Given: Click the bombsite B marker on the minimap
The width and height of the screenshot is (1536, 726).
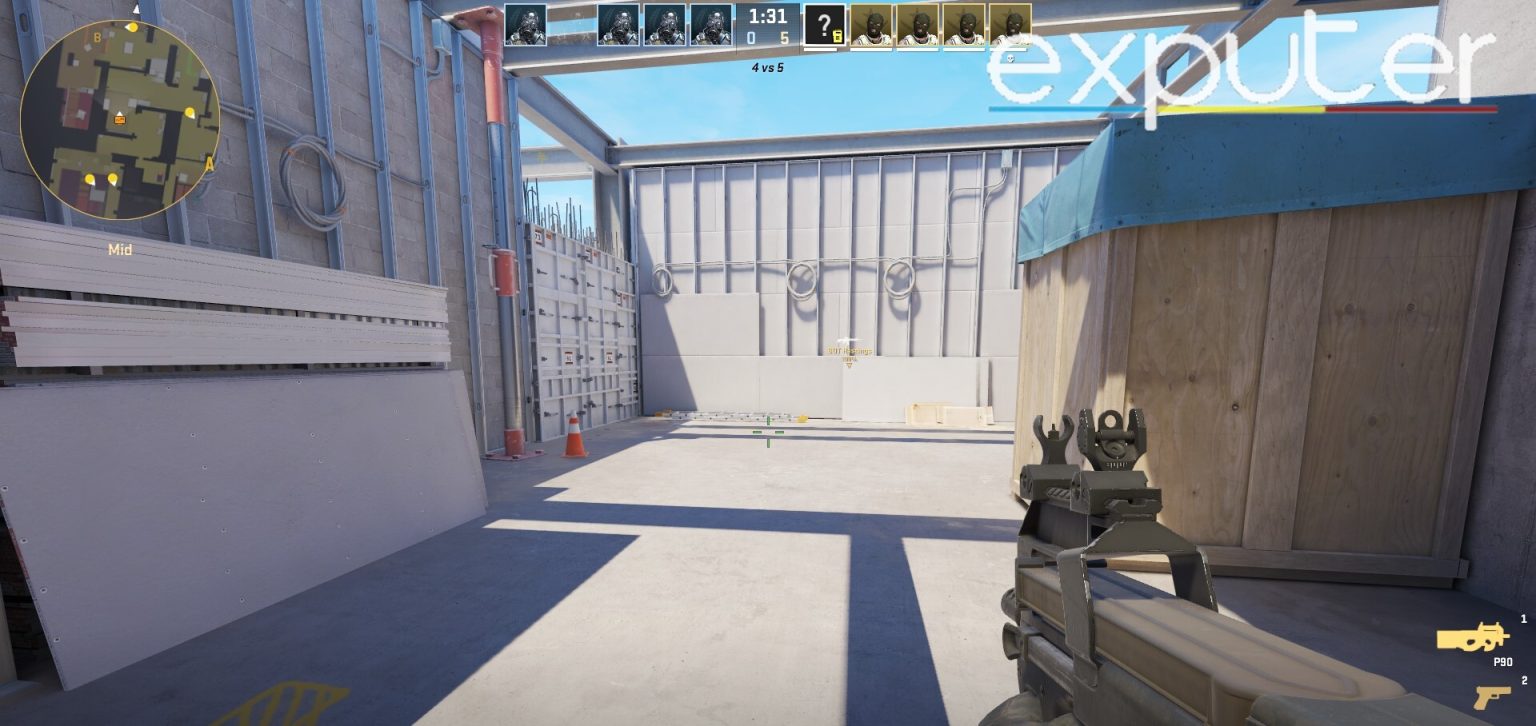Looking at the screenshot, I should pos(95,37).
